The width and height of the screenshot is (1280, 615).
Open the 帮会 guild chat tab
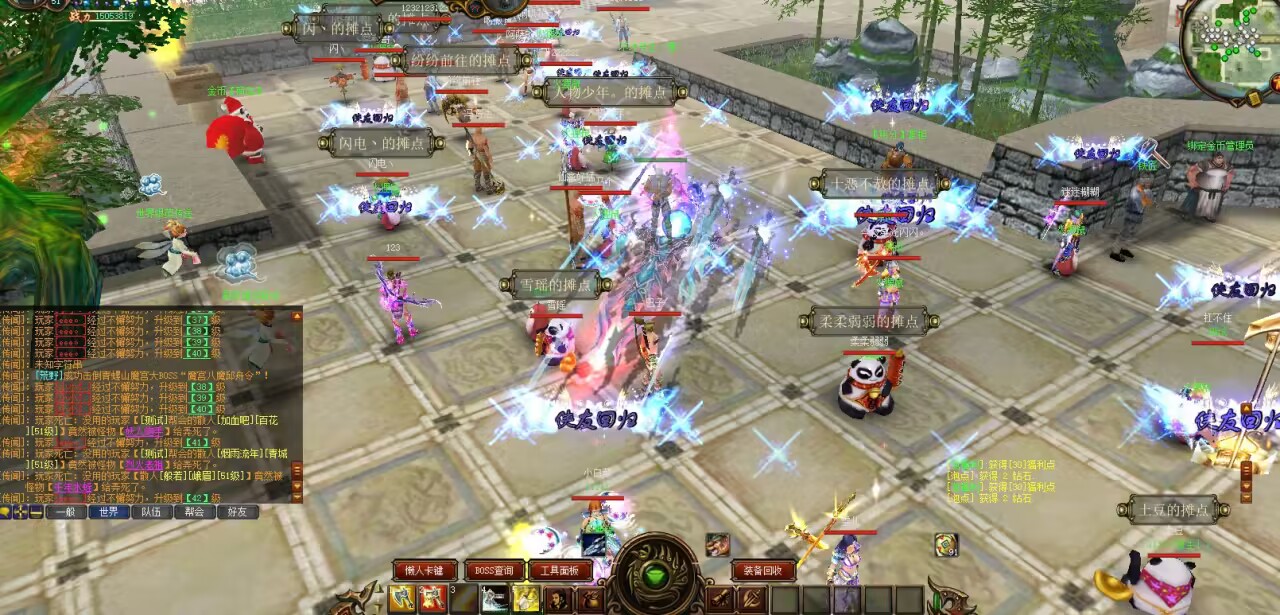click(194, 512)
